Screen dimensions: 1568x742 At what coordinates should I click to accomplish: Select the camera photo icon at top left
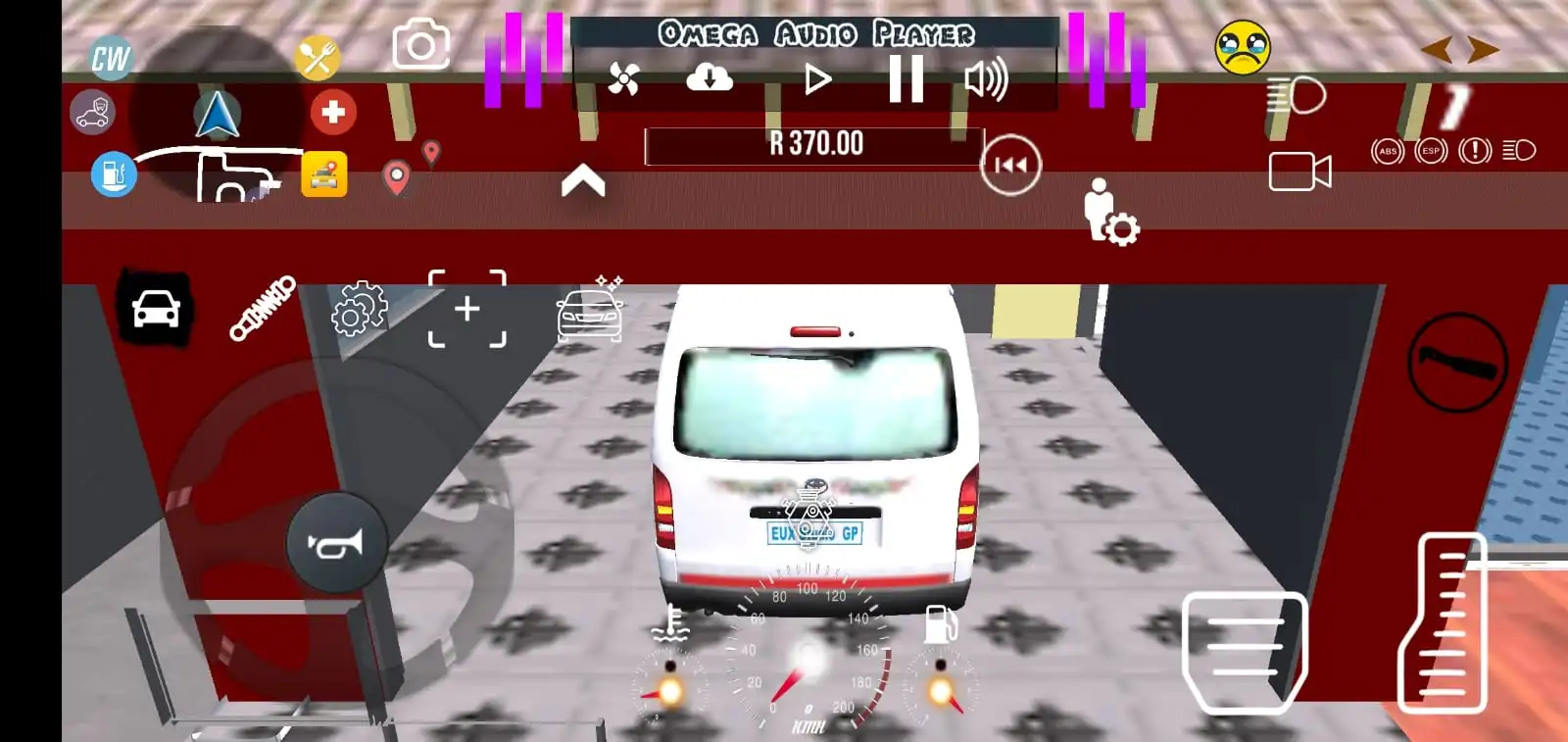pyautogui.click(x=421, y=44)
